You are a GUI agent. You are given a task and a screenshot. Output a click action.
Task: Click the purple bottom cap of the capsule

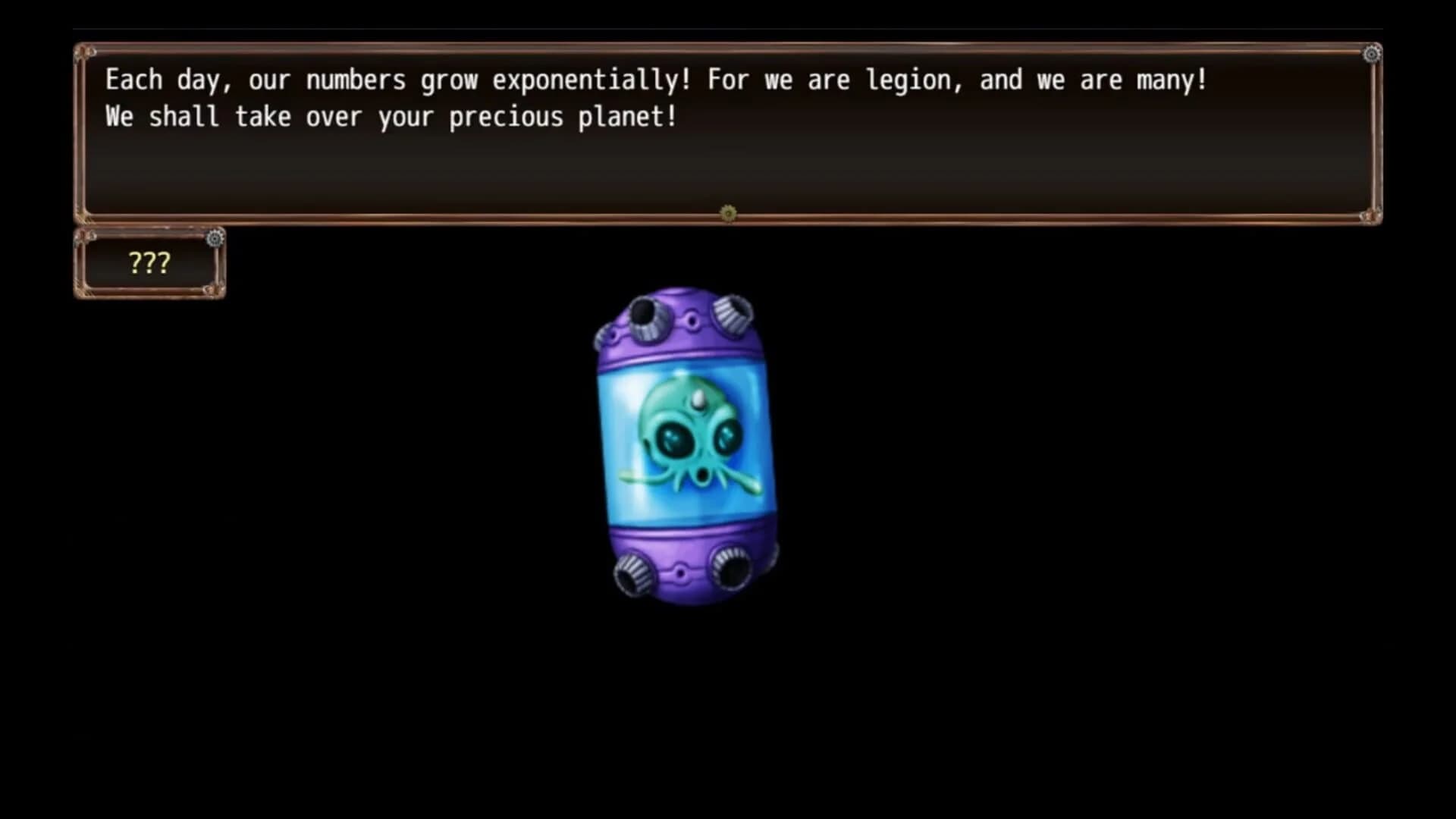(682, 546)
